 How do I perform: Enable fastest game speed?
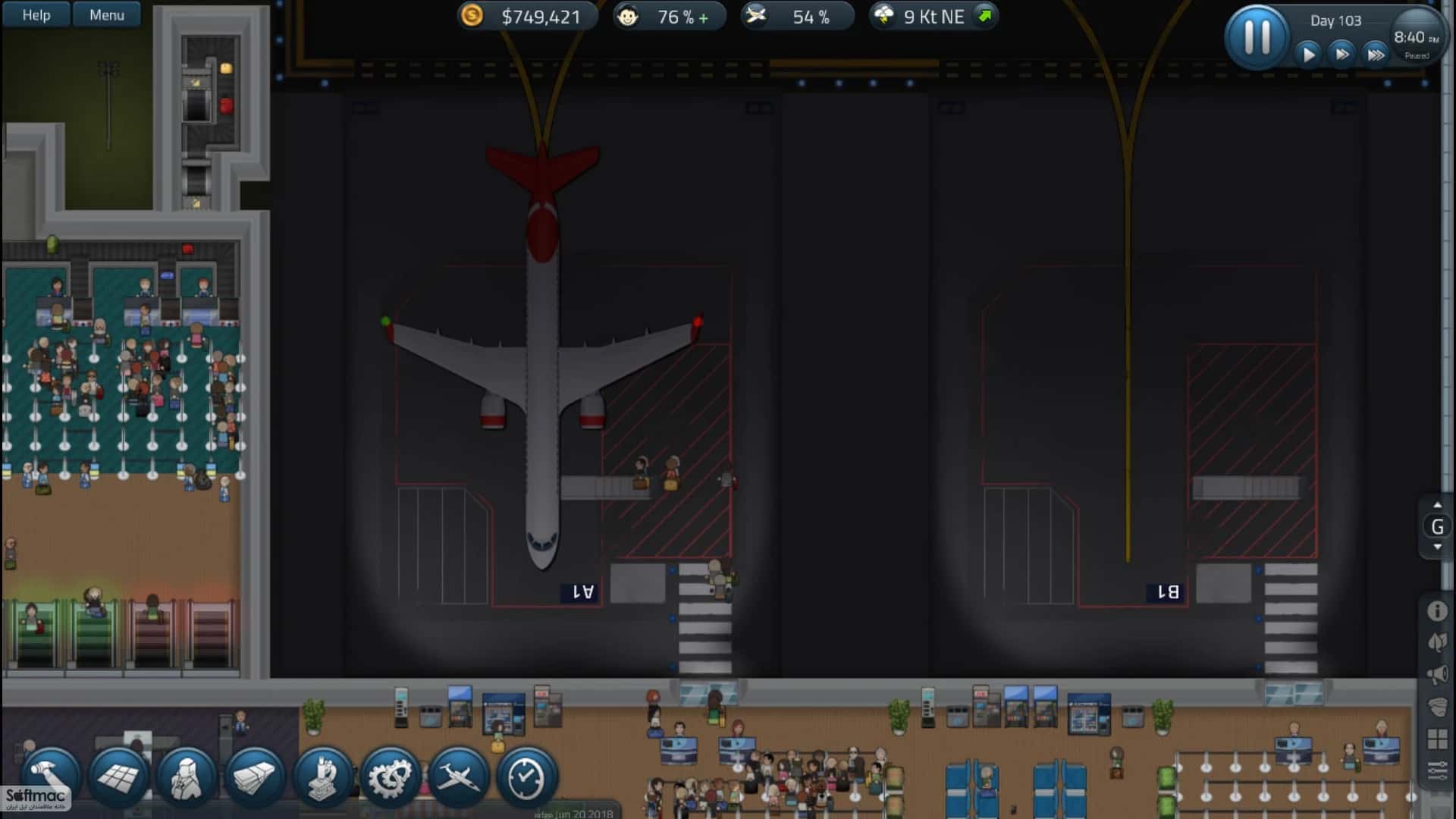1375,54
